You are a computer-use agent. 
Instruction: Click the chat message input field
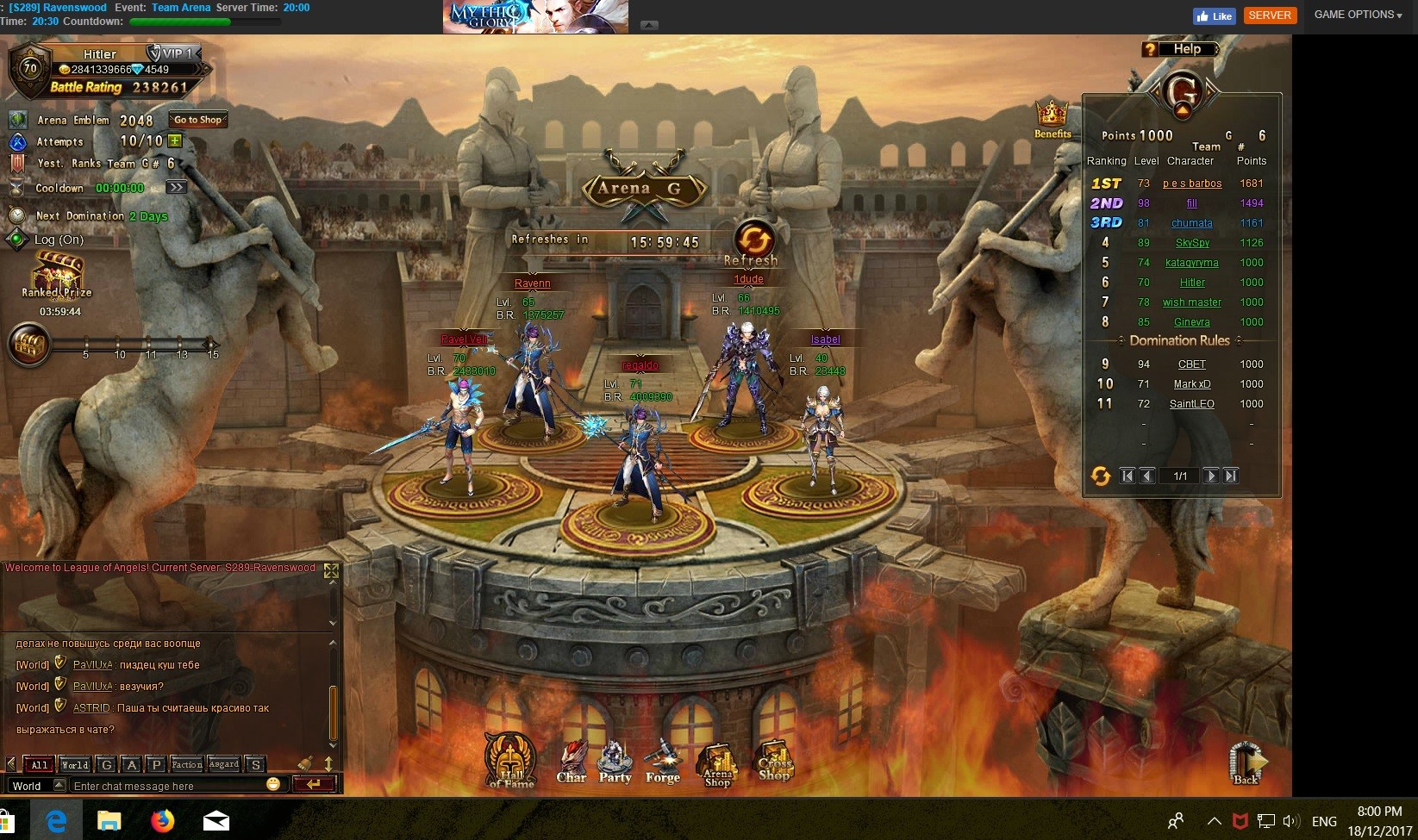tap(168, 786)
